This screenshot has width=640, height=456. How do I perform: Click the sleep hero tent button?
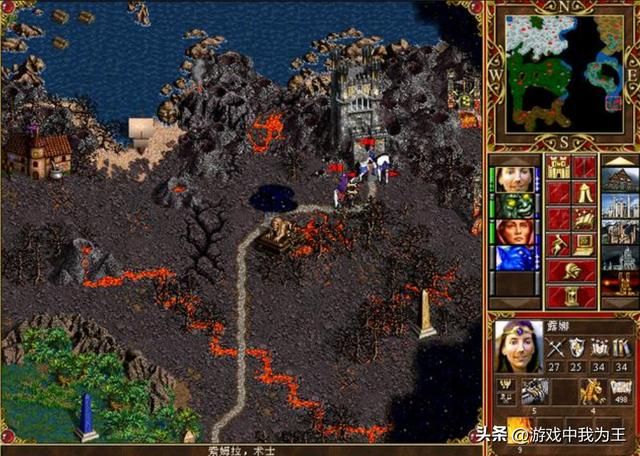click(x=584, y=193)
